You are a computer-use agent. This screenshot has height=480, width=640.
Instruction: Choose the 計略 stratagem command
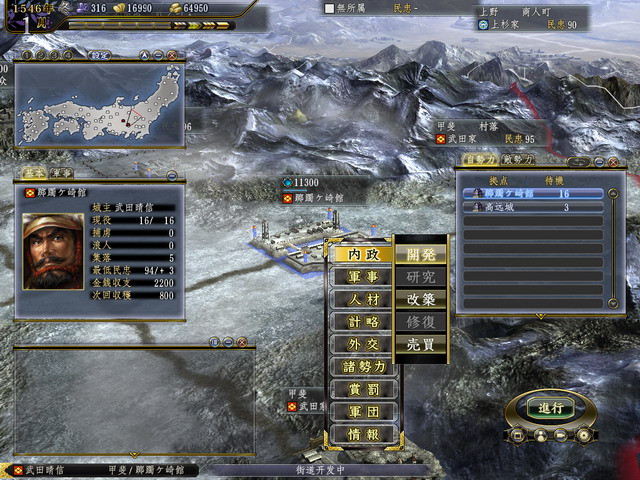tap(360, 321)
